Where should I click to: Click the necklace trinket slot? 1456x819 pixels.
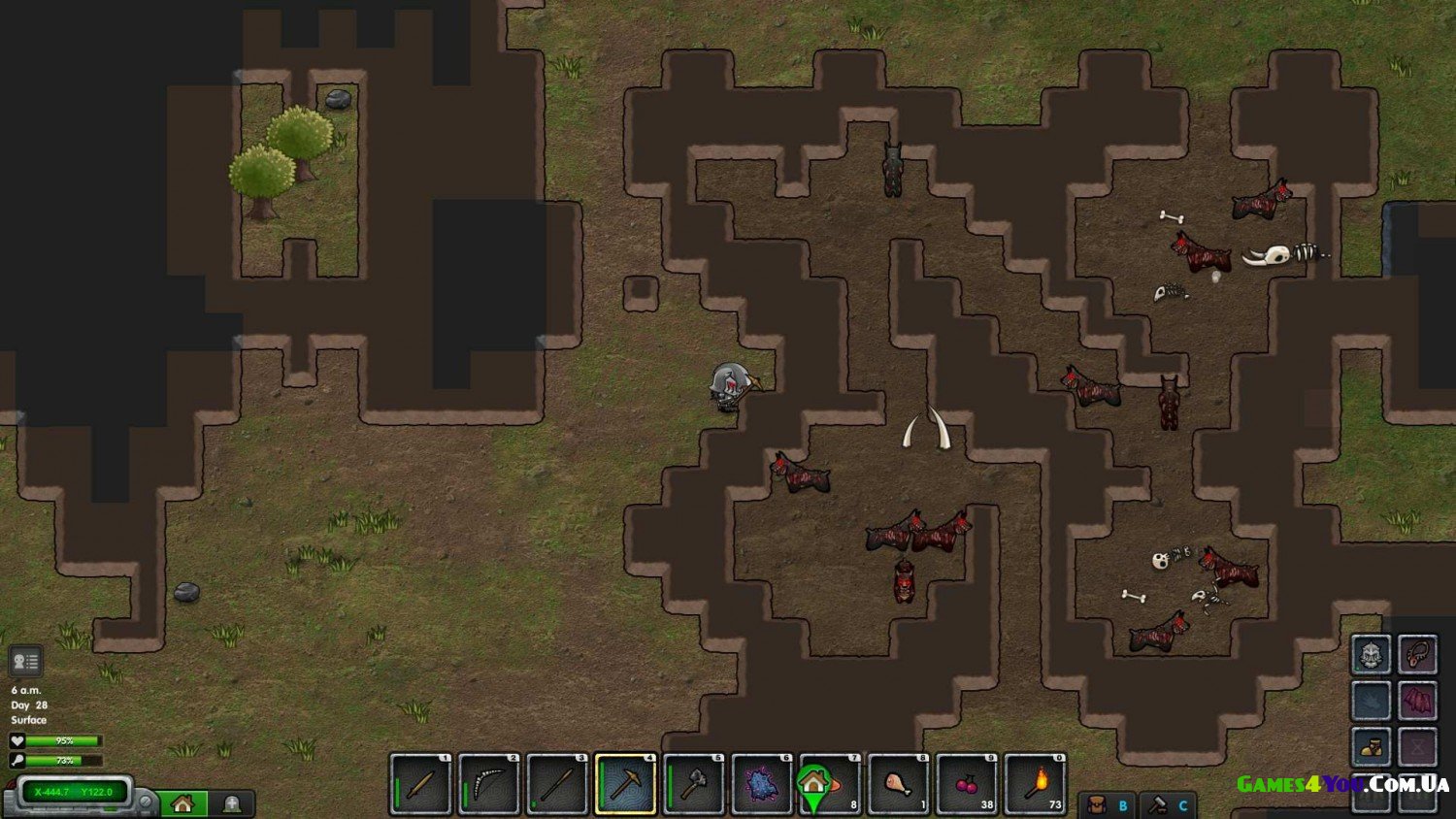point(1417,655)
